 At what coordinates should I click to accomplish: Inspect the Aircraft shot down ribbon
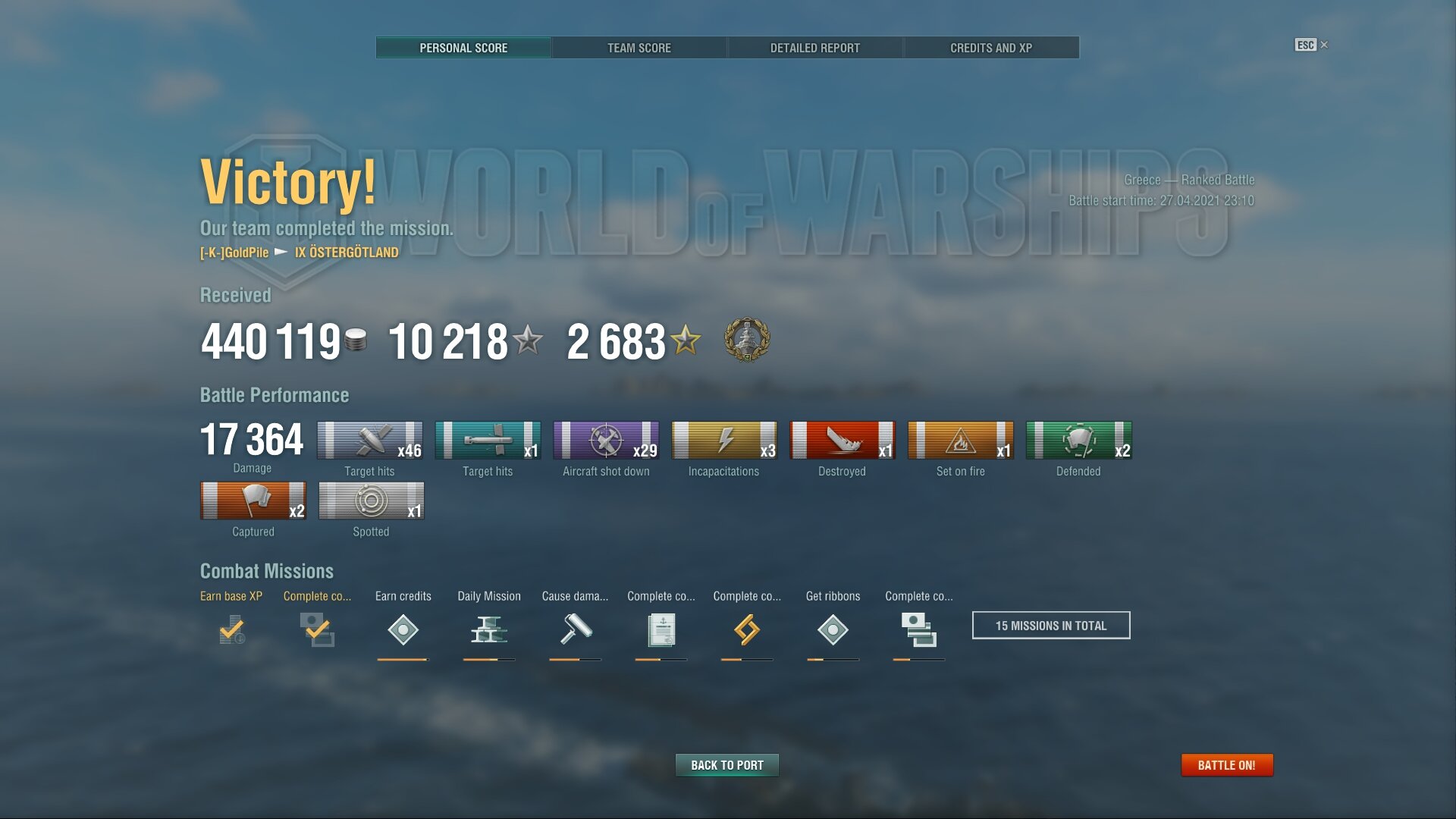click(x=606, y=441)
